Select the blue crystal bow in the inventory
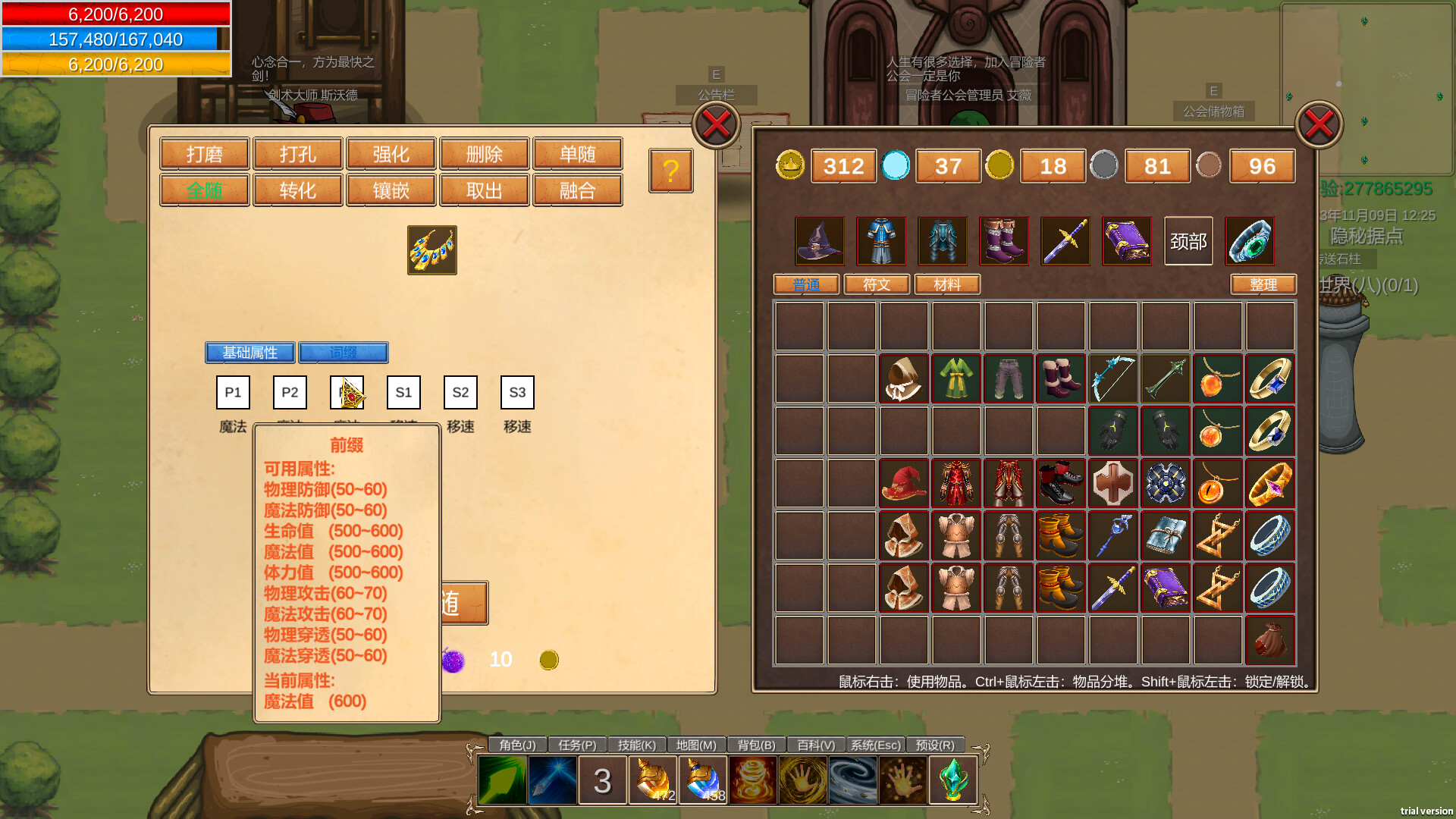The height and width of the screenshot is (819, 1456). tap(1112, 379)
